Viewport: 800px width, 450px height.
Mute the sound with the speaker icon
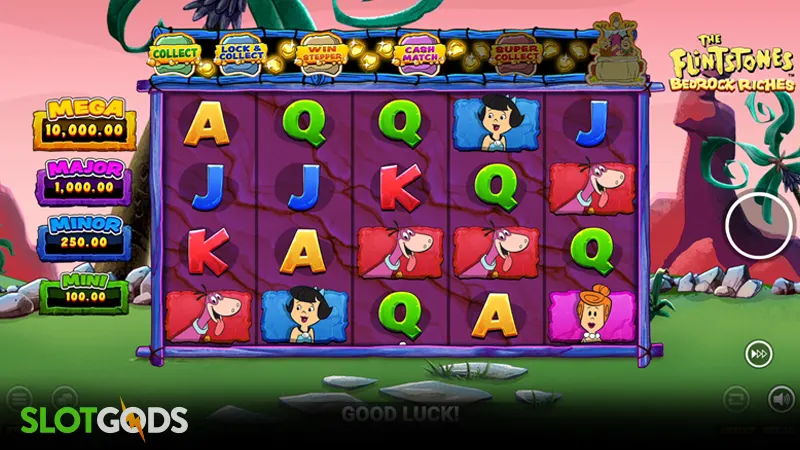pos(780,399)
